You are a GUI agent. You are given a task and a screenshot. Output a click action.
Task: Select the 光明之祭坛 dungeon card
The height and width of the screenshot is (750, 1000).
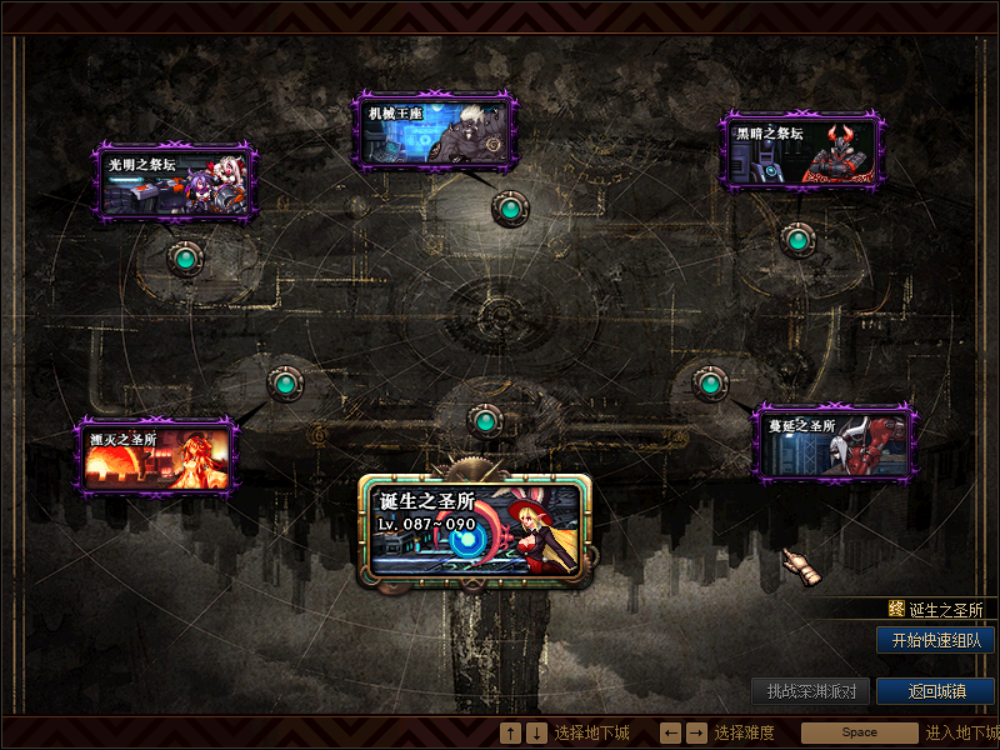pos(176,182)
